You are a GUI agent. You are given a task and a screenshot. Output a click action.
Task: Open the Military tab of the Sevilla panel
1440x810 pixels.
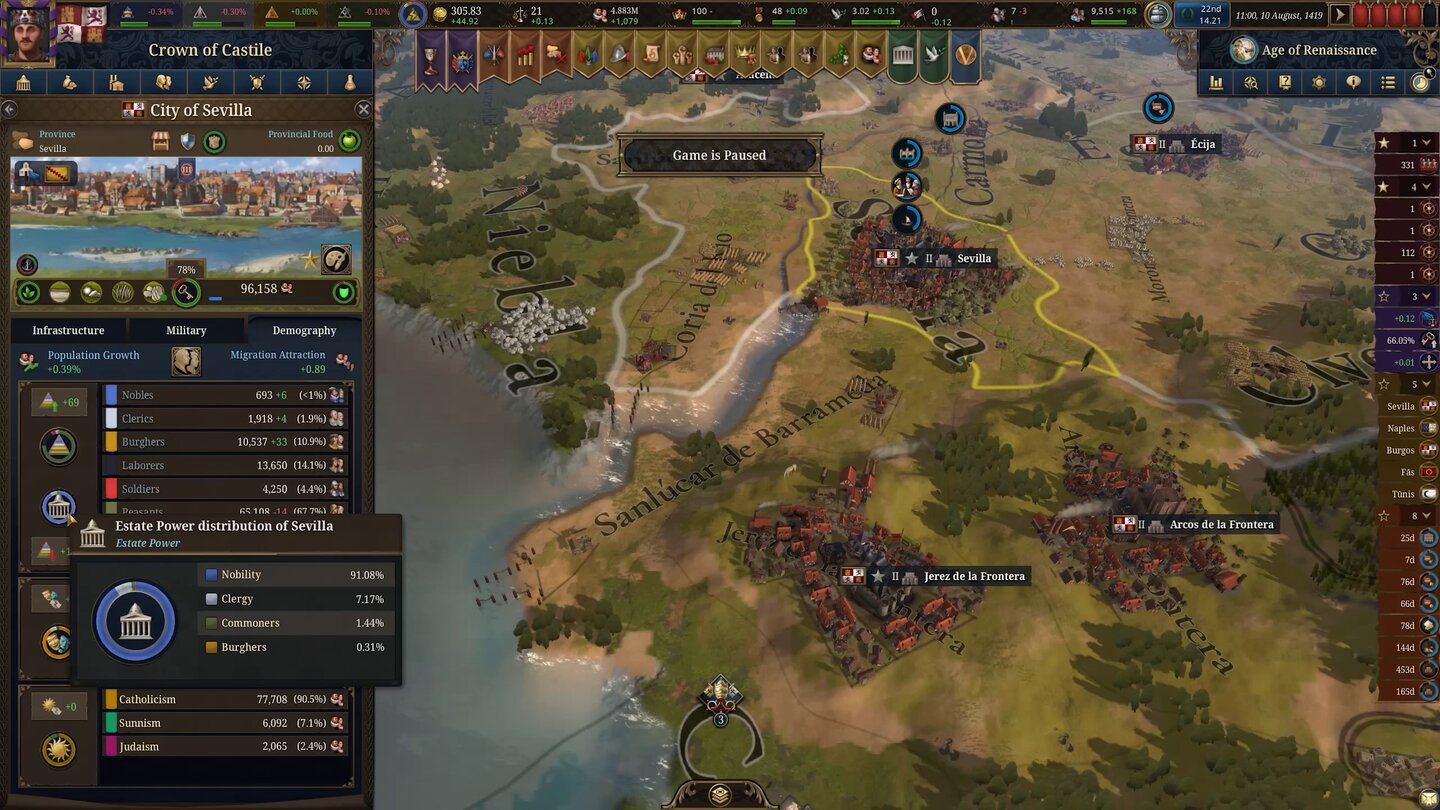(x=185, y=330)
